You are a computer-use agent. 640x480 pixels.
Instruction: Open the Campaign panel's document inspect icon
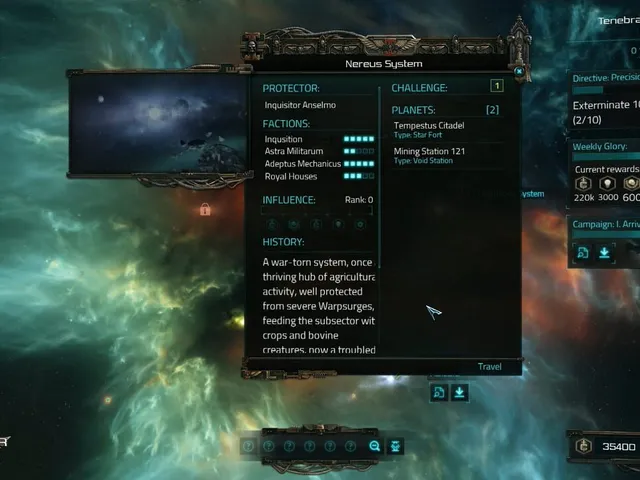tap(582, 254)
